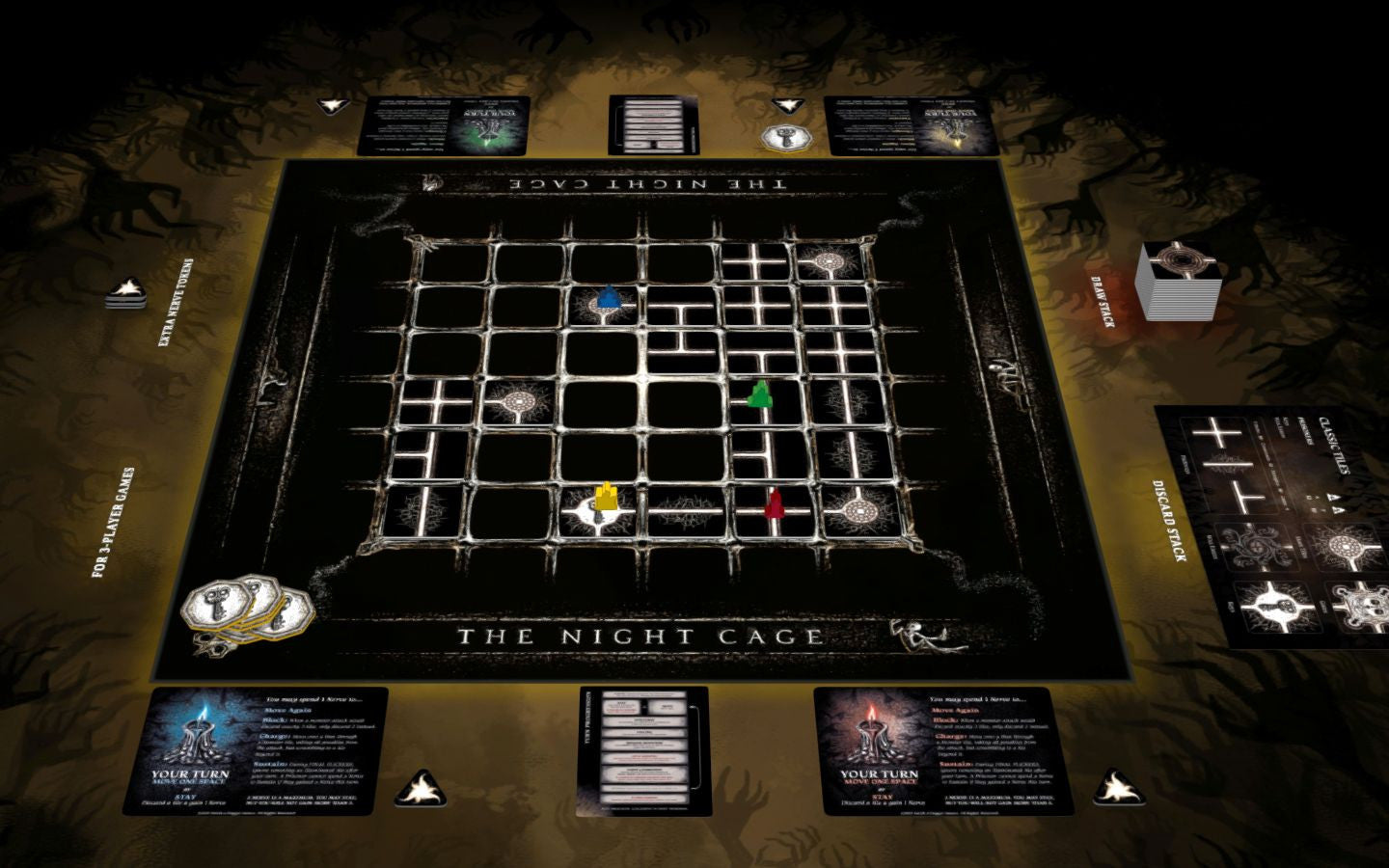The image size is (1389, 868).
Task: Pick the nerve token beside the blue card
Action: (422, 788)
